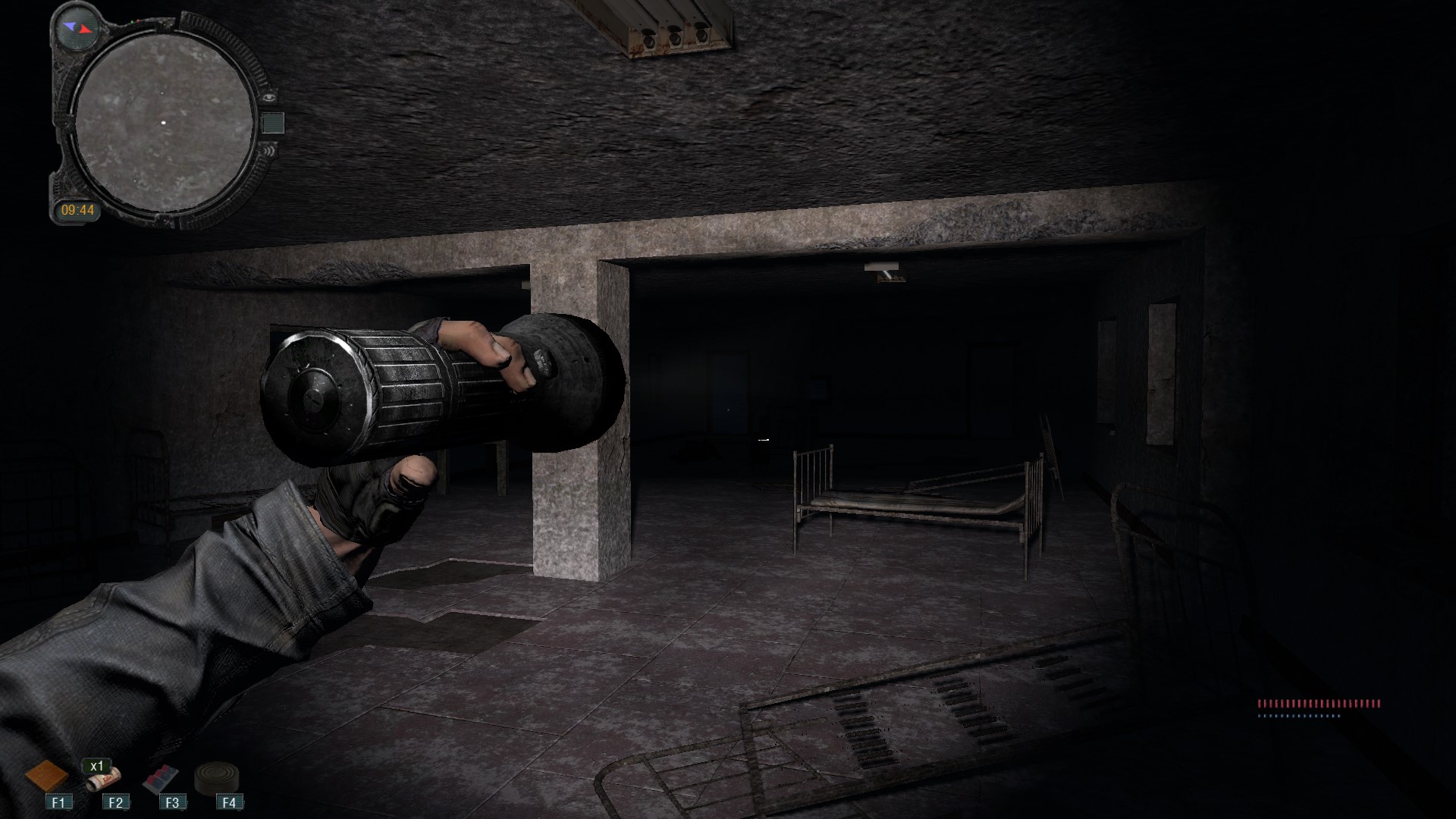
Task: Select the dark round tin can slot
Action: [217, 778]
